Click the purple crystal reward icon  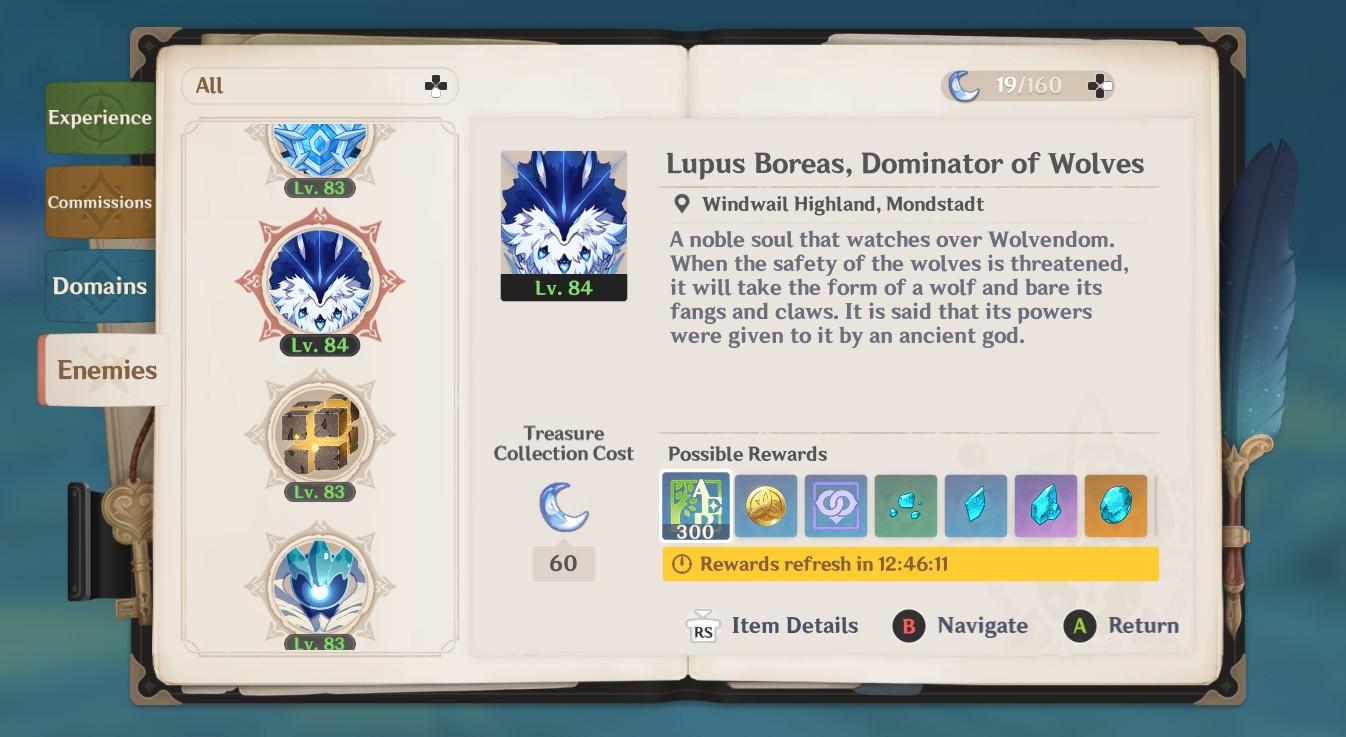point(1046,506)
